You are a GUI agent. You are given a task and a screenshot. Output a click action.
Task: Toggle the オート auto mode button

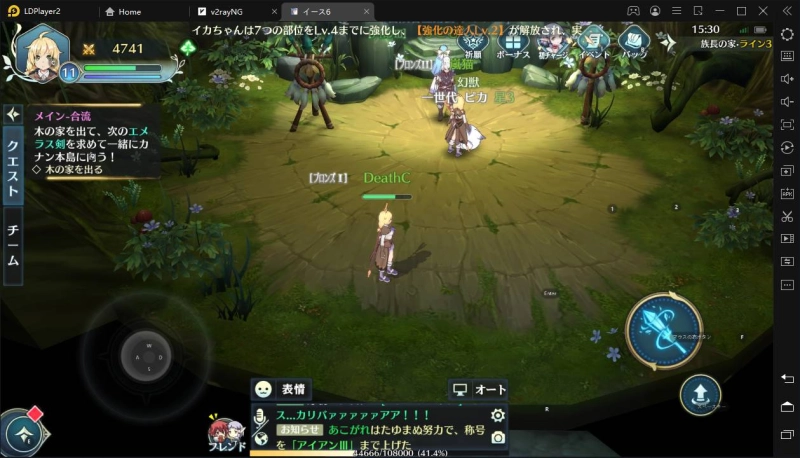[x=478, y=389]
